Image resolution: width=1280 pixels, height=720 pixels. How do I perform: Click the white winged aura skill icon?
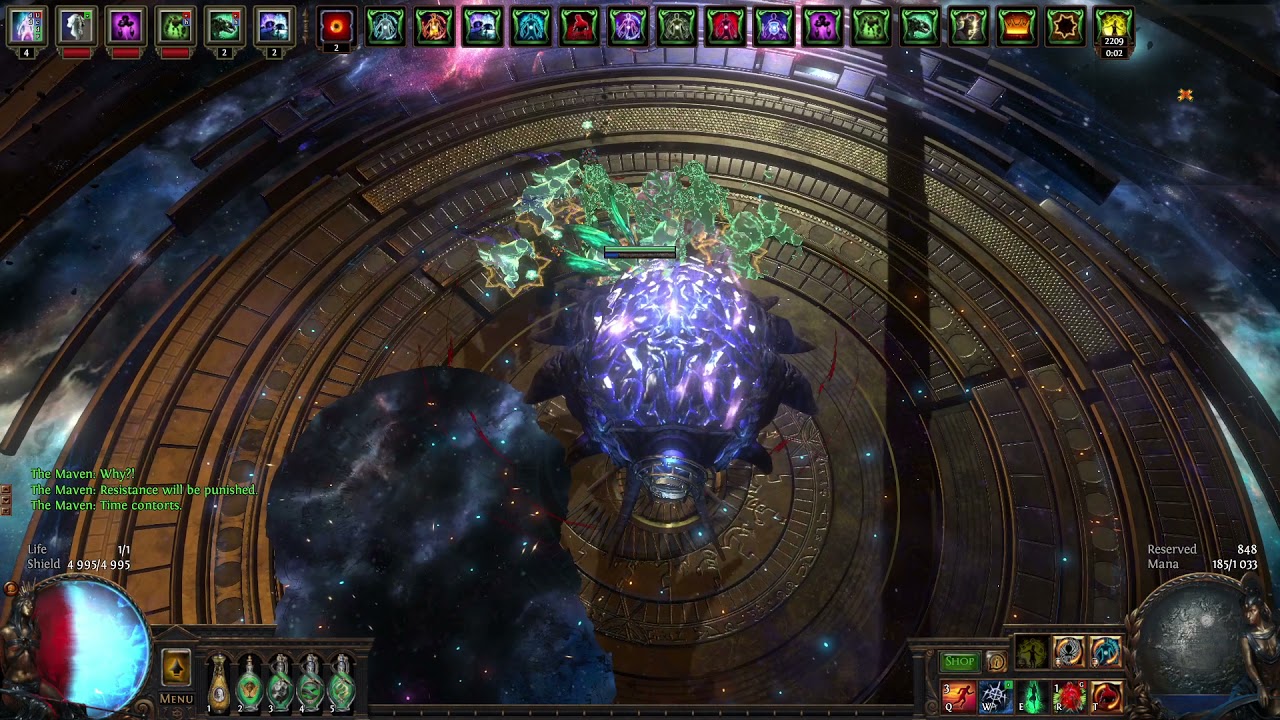(1069, 652)
